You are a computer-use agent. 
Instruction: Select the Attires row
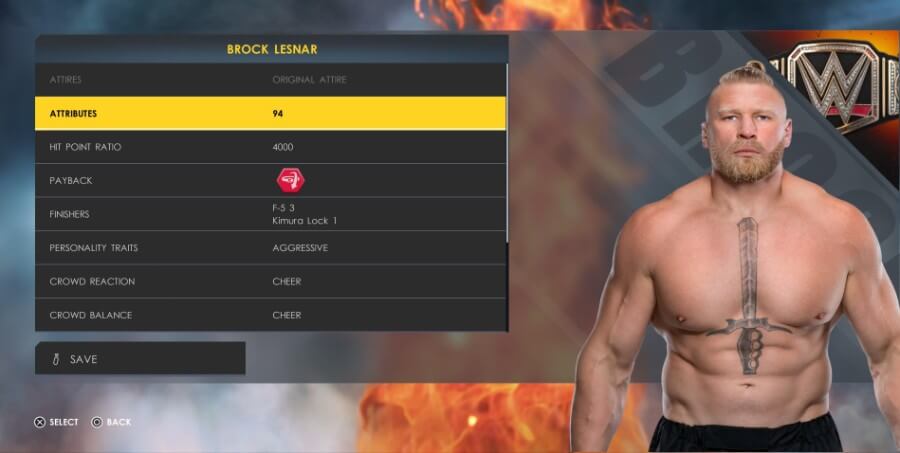tap(270, 79)
